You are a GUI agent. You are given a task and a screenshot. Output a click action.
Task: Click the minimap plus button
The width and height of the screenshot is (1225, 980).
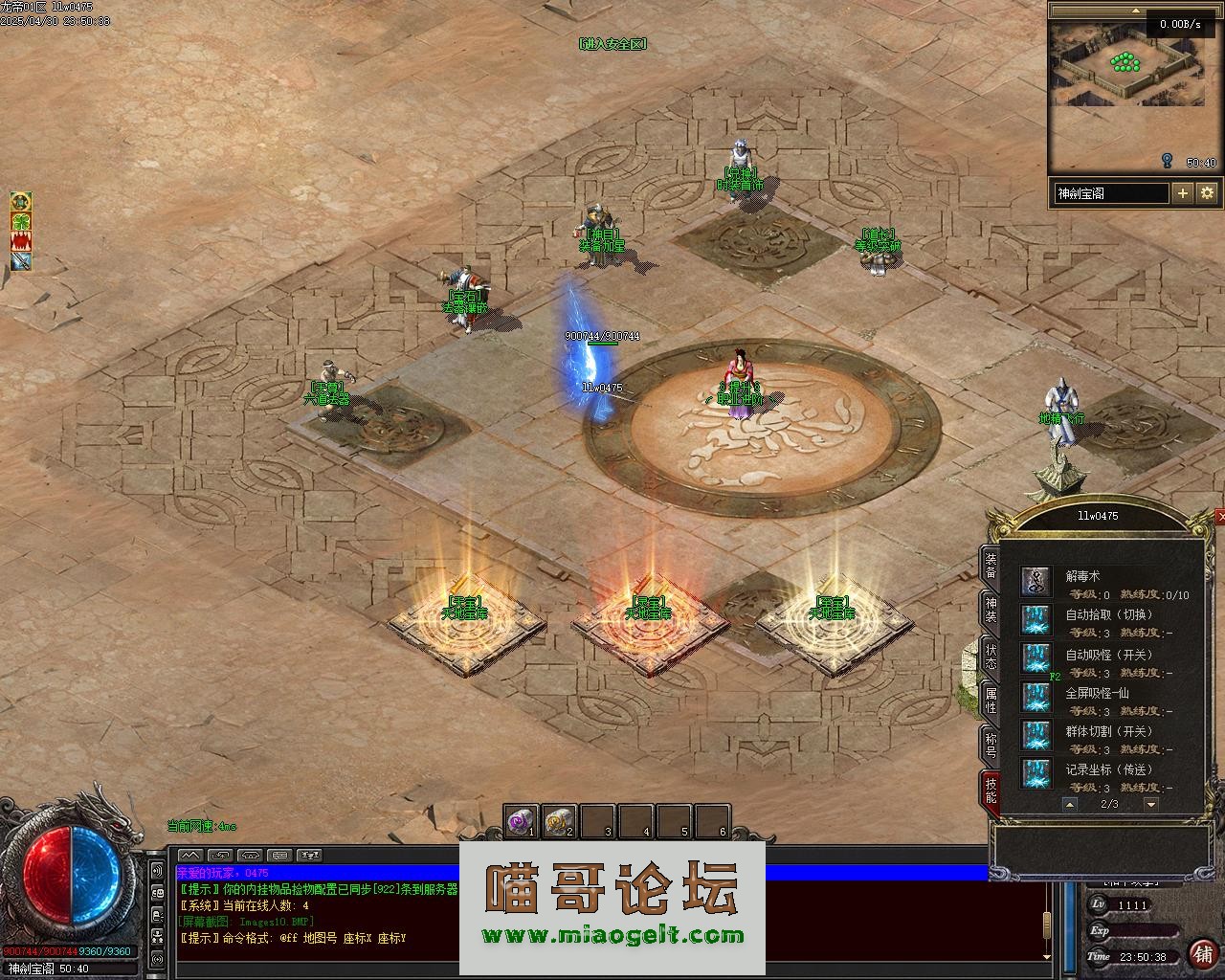coord(1183,192)
